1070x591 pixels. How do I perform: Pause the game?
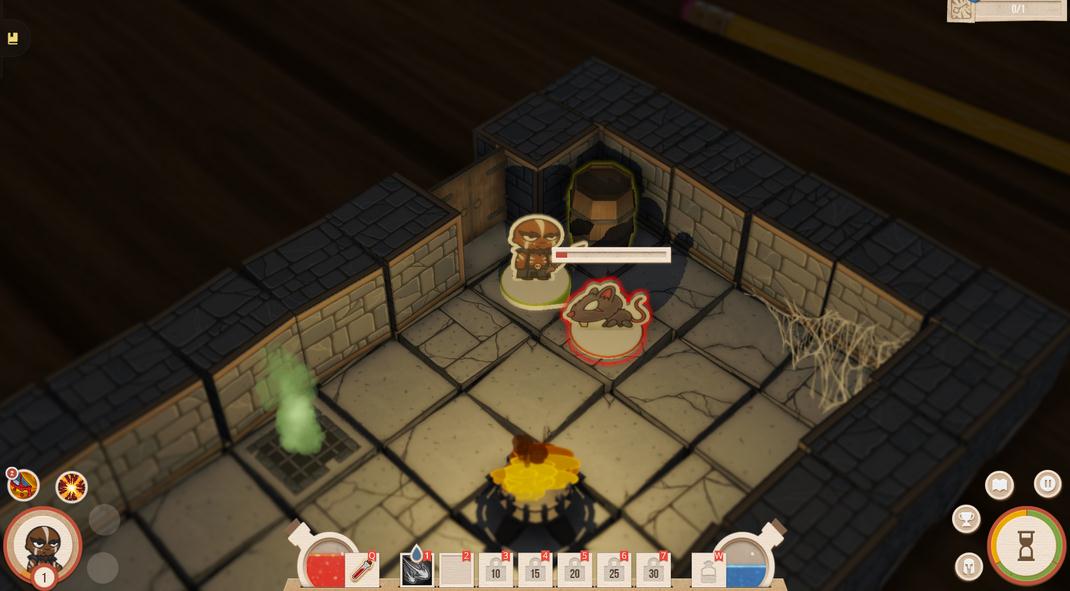point(1047,484)
